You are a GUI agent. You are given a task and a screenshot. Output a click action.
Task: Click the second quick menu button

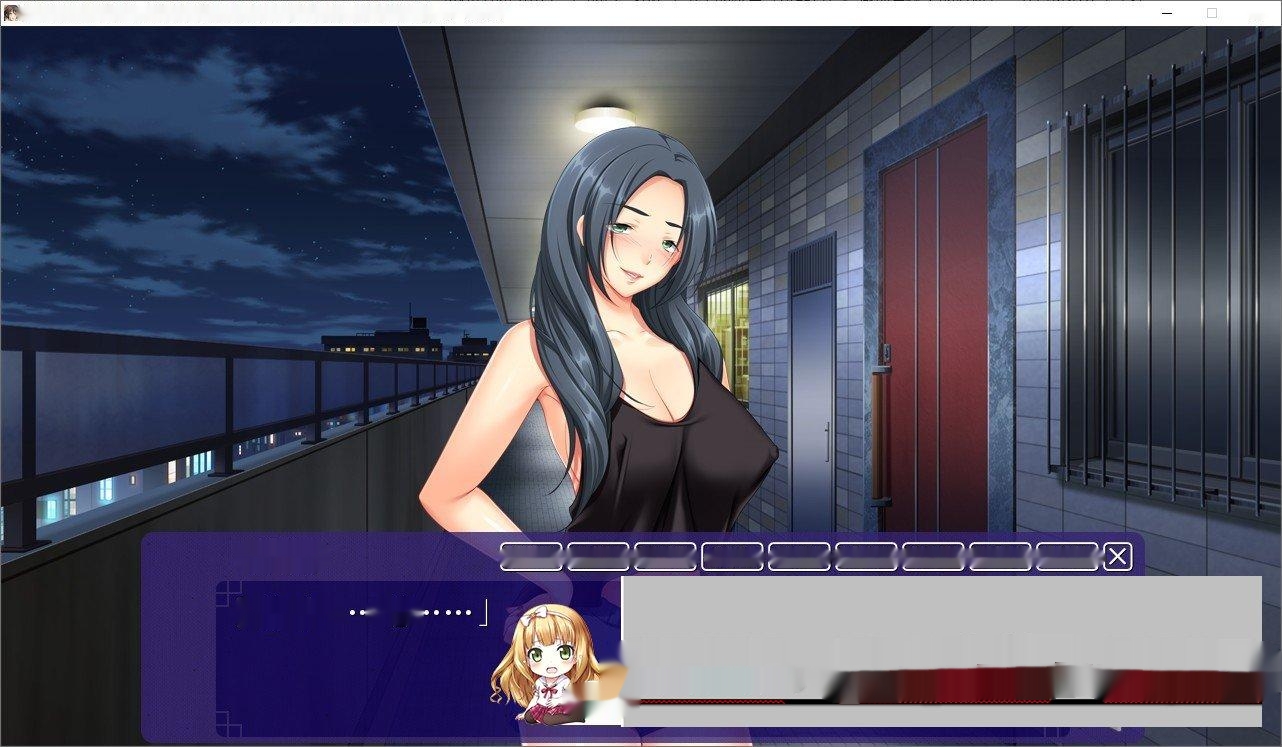[597, 556]
